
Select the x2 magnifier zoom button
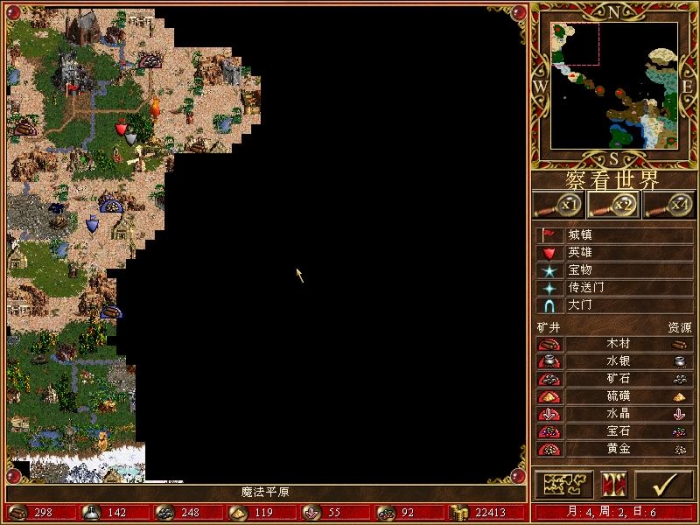(x=614, y=205)
